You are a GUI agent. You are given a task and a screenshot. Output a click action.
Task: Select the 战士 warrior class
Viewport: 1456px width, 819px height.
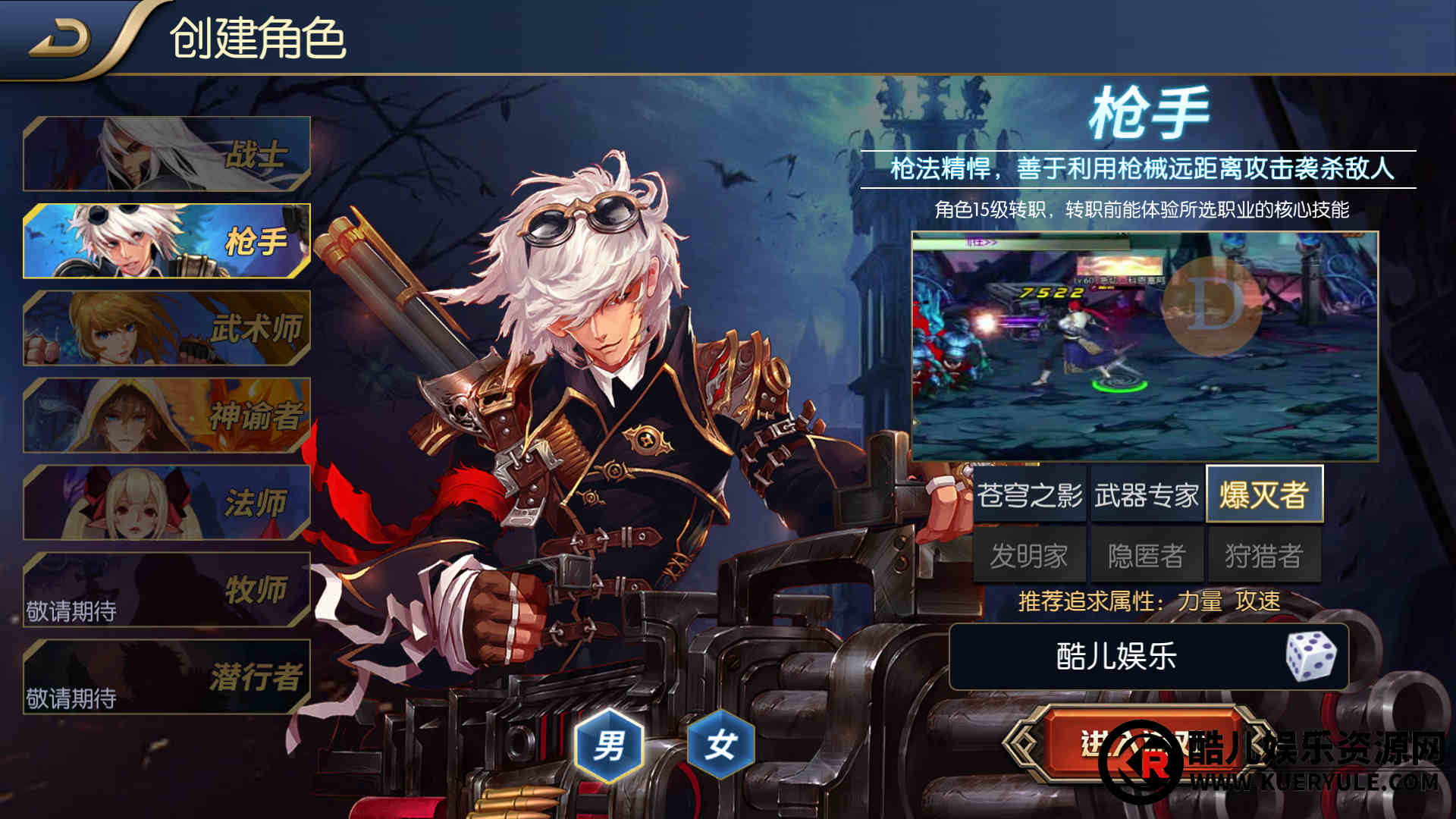pos(167,154)
